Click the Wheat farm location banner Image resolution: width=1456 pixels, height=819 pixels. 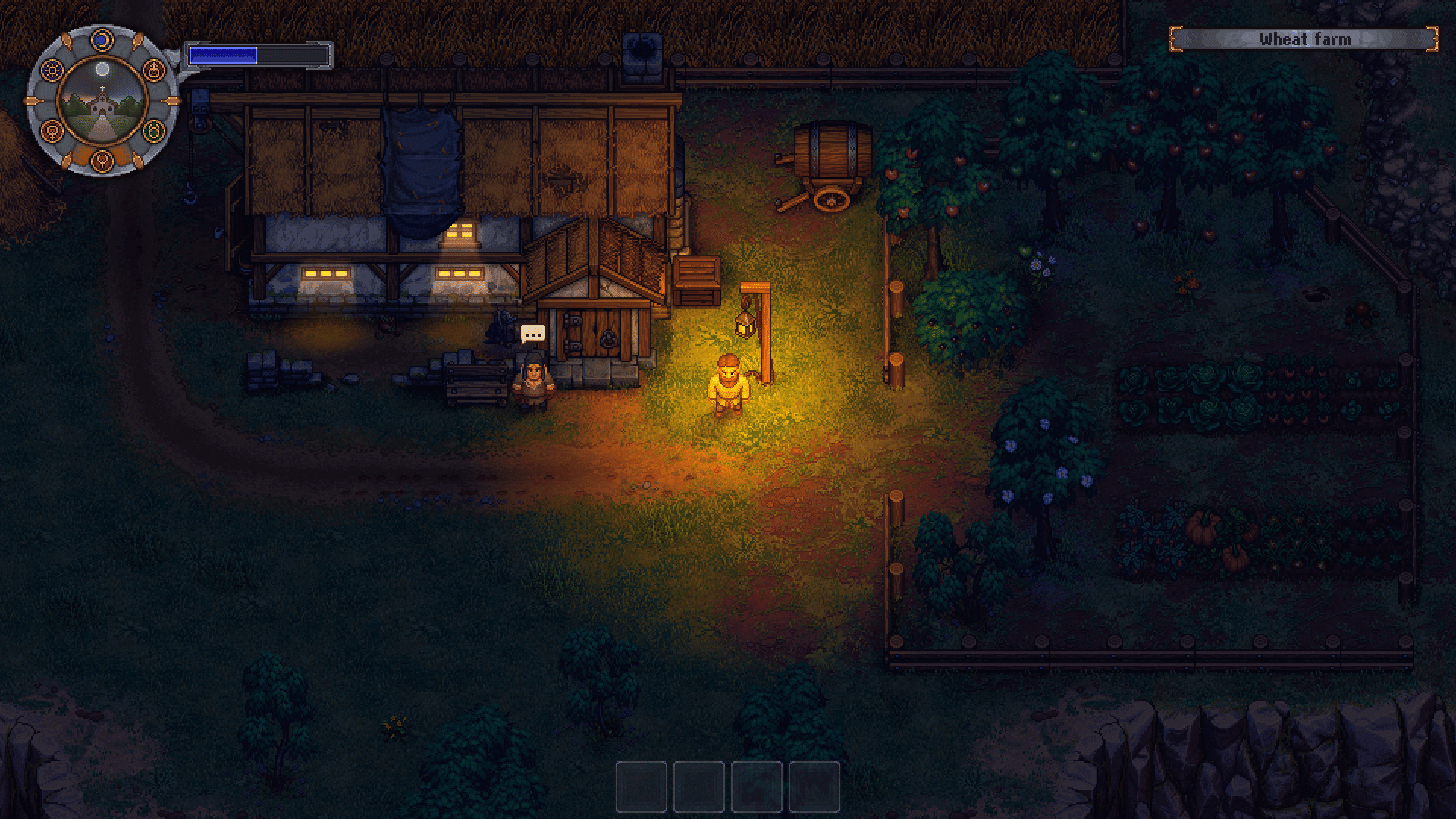point(1304,39)
